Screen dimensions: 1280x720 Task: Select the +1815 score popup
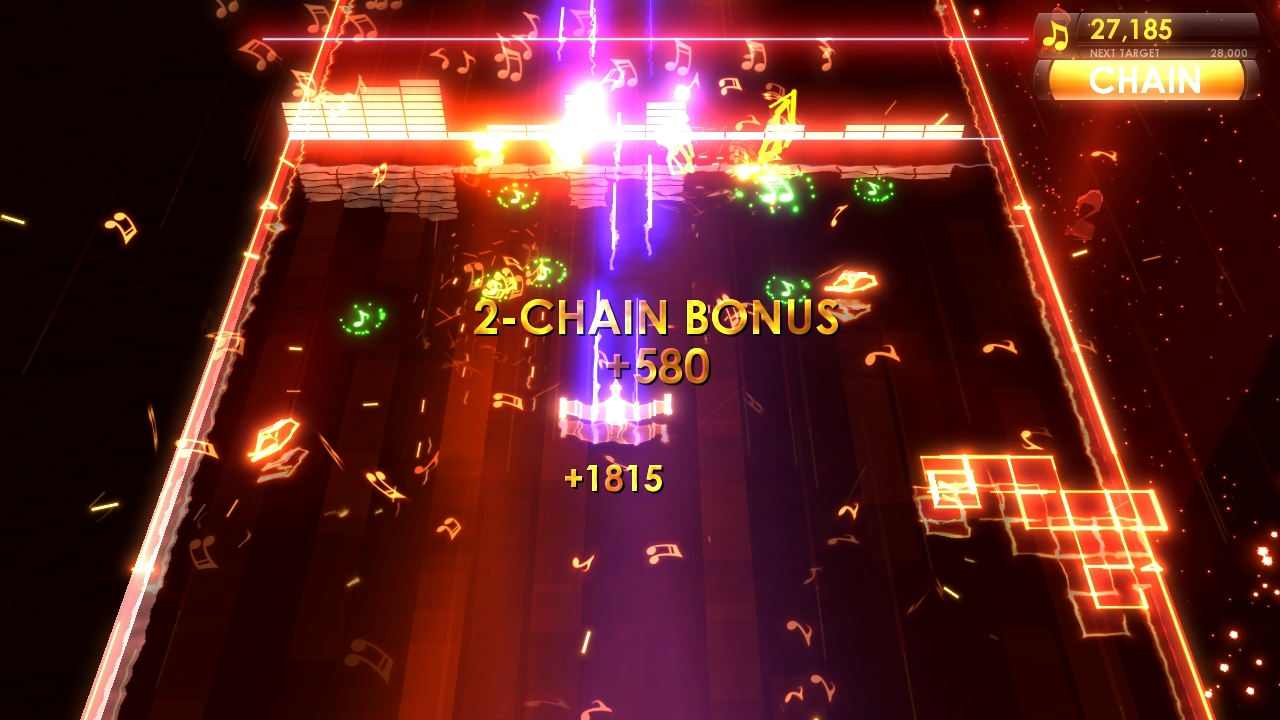(x=616, y=478)
